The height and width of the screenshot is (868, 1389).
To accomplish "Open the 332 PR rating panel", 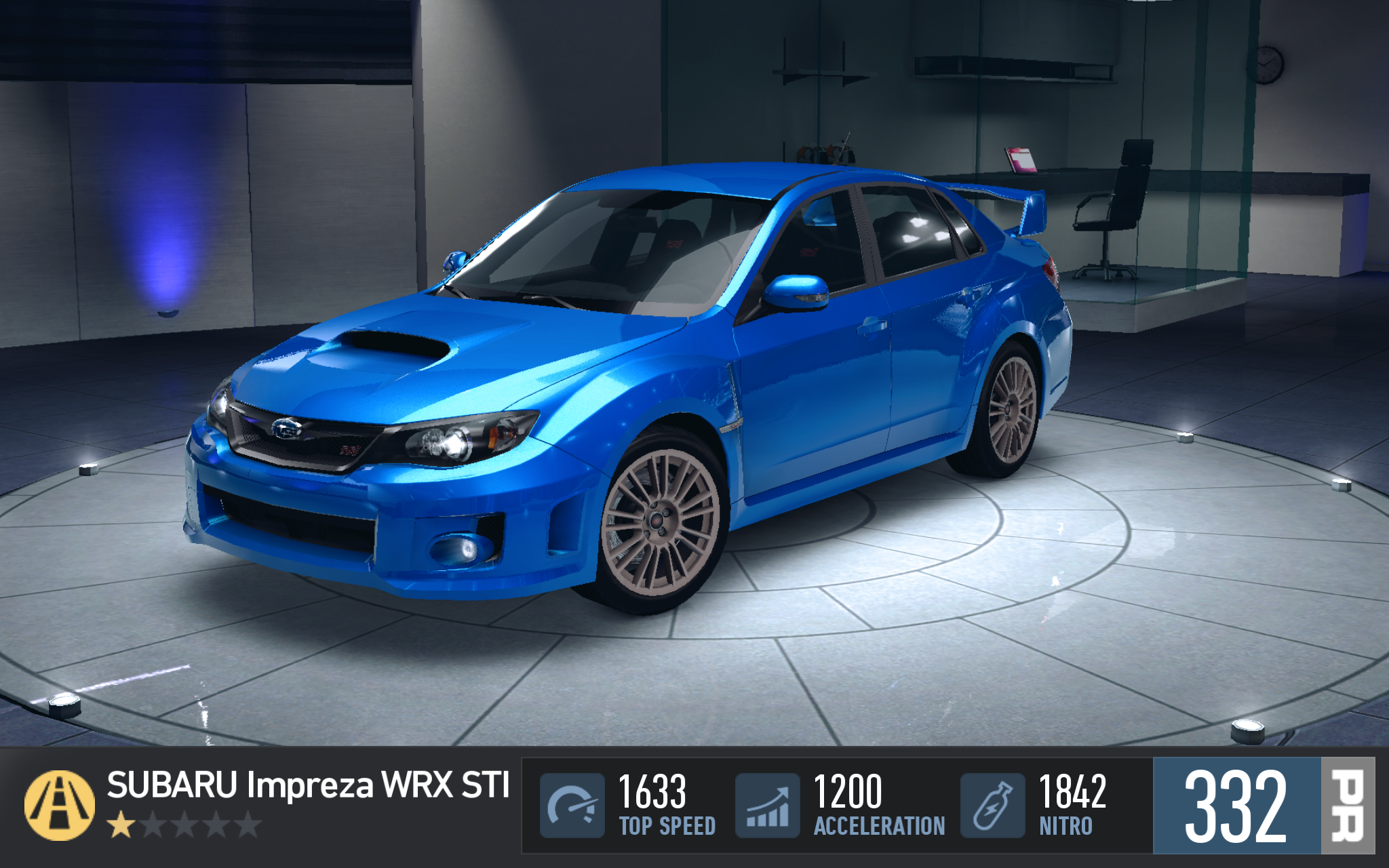I will point(1263,806).
